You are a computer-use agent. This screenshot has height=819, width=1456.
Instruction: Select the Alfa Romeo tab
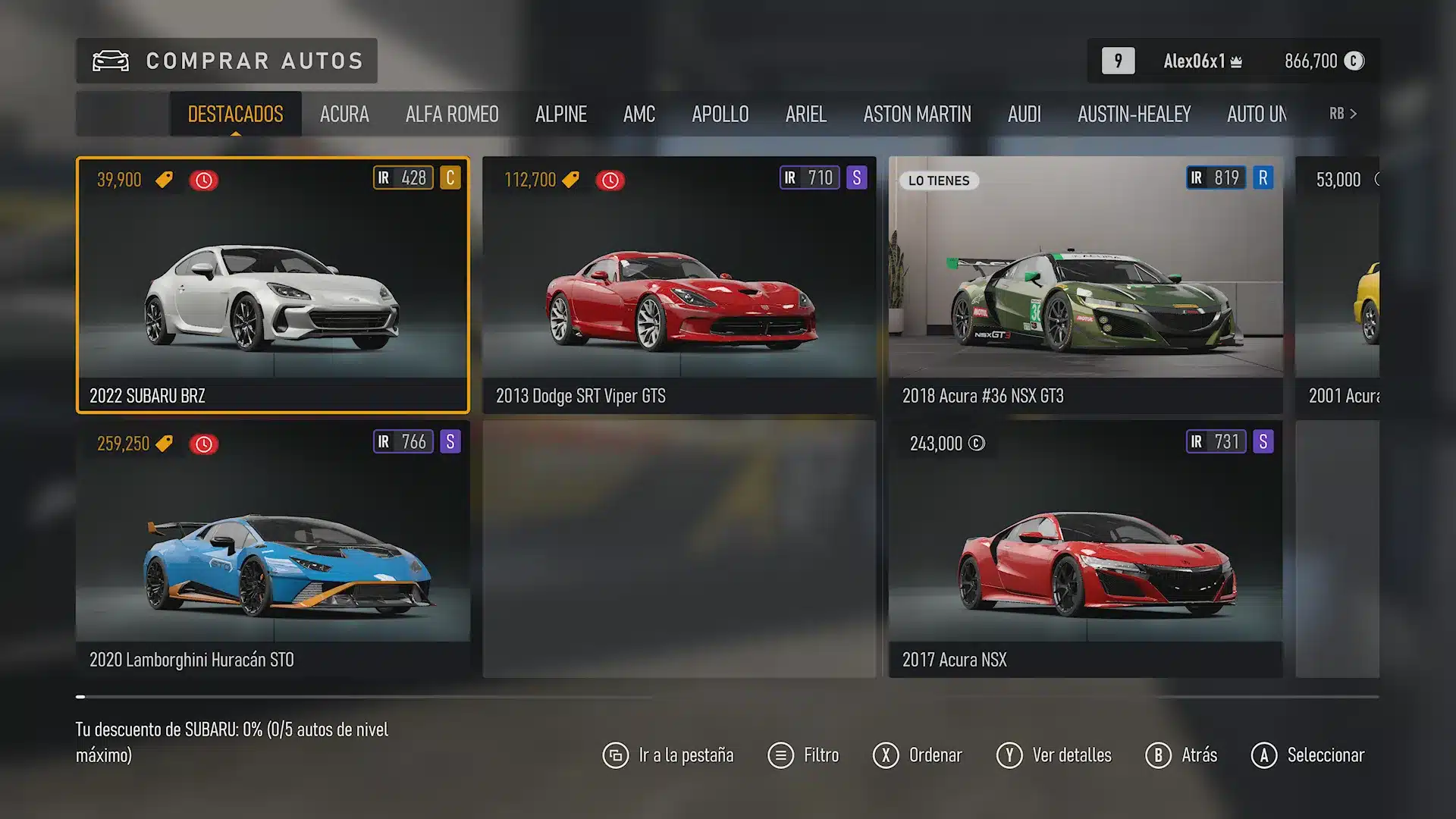point(452,114)
